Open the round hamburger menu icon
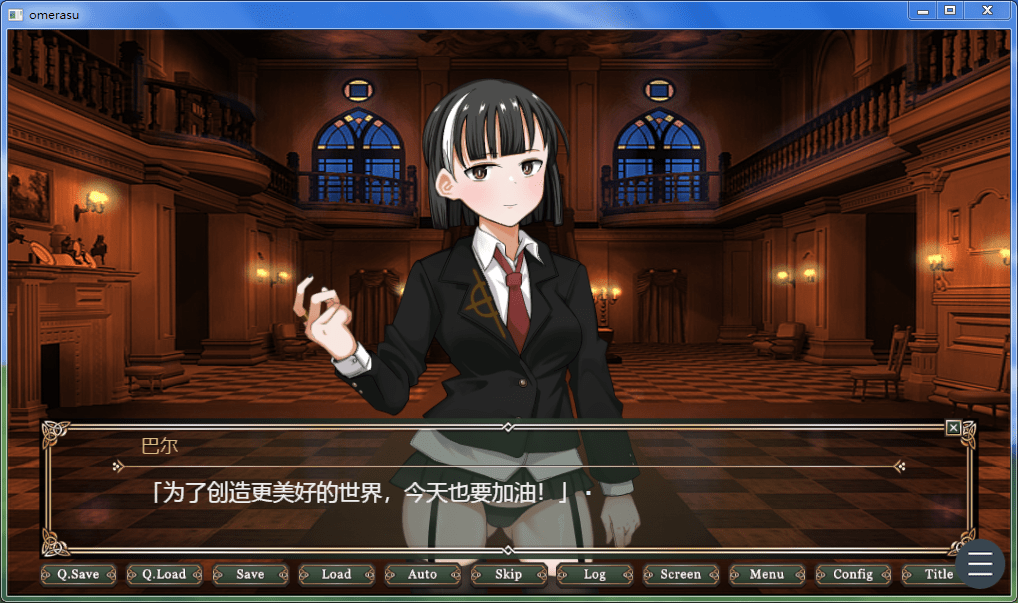Image resolution: width=1018 pixels, height=603 pixels. tap(980, 564)
